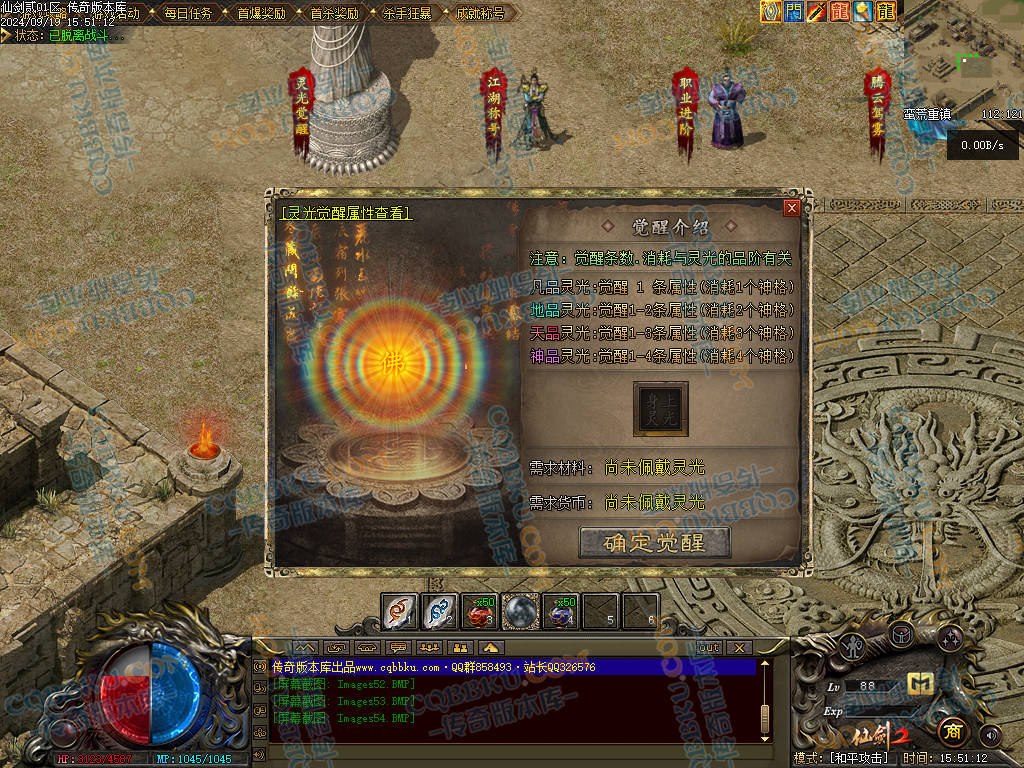Click the gold M button beside the level

pos(920,684)
